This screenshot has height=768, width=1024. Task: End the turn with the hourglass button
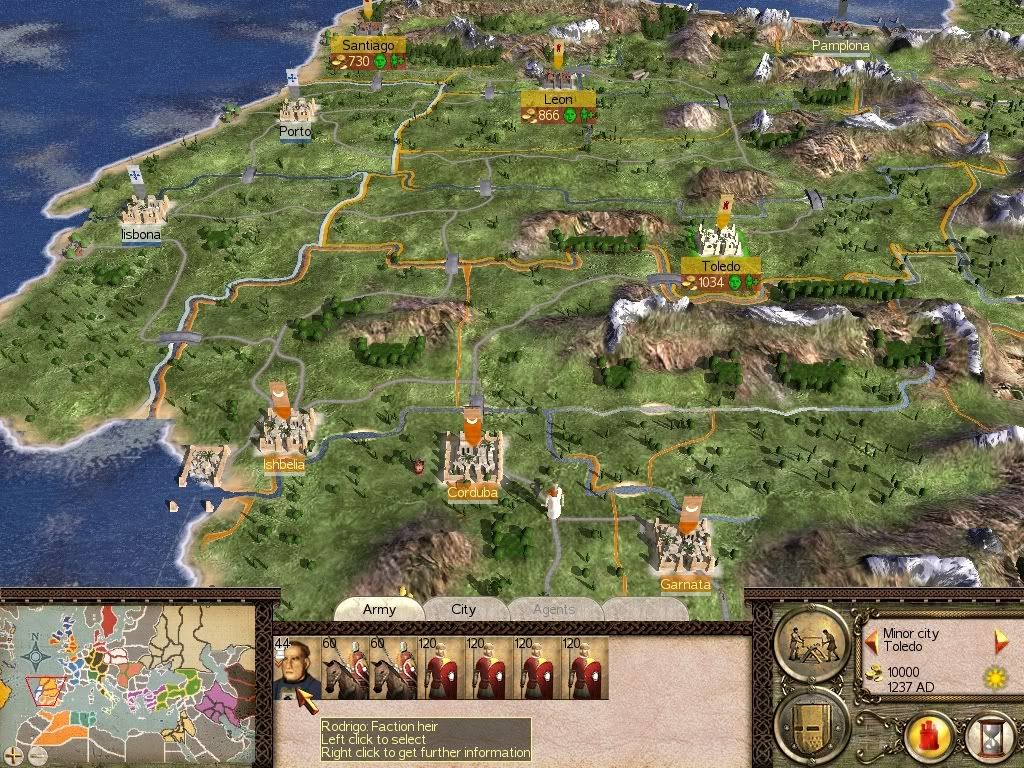[x=988, y=739]
